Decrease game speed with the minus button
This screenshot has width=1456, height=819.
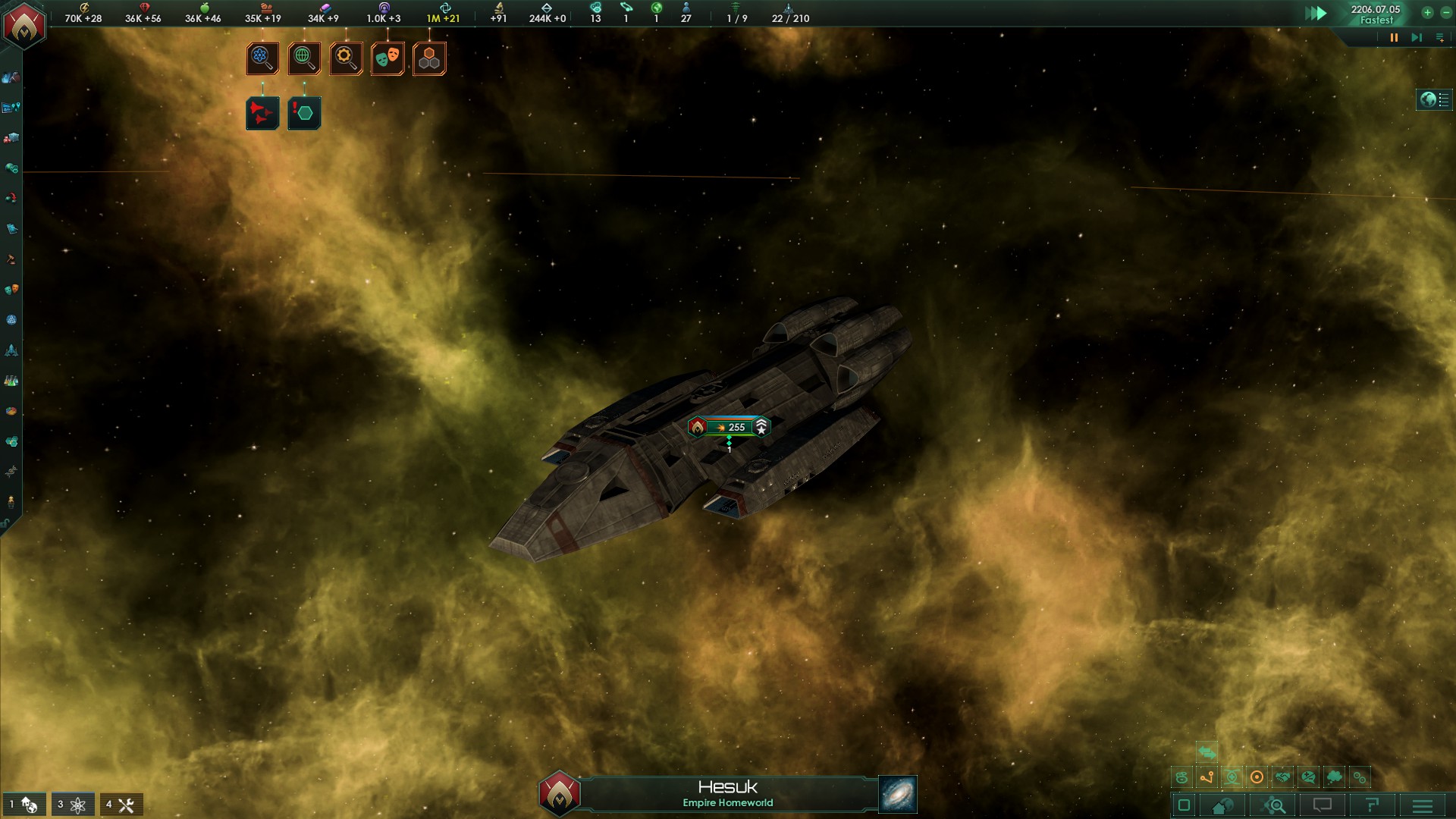pyautogui.click(x=1445, y=12)
